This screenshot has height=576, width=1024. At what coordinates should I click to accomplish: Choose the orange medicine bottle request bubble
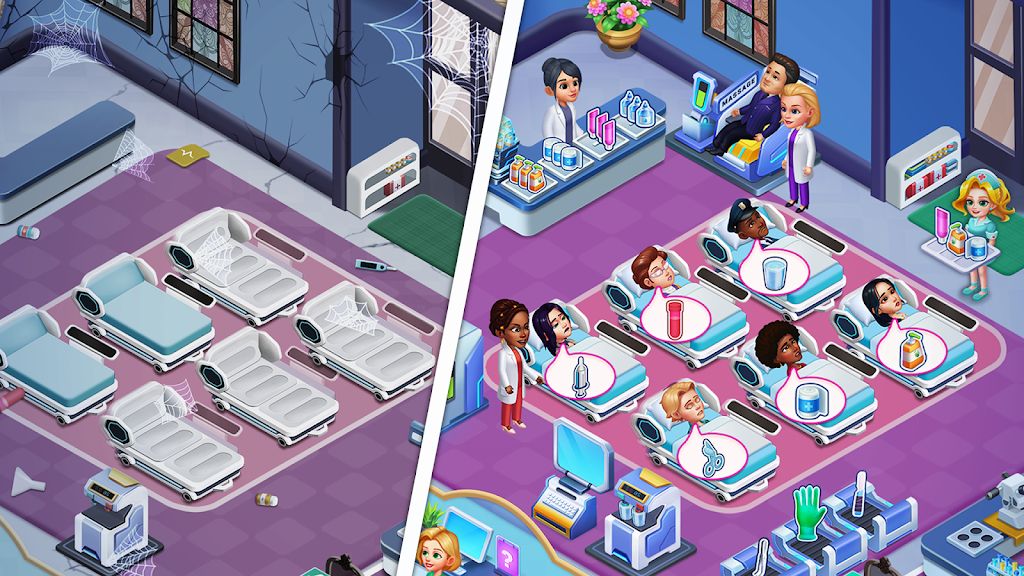tap(911, 349)
